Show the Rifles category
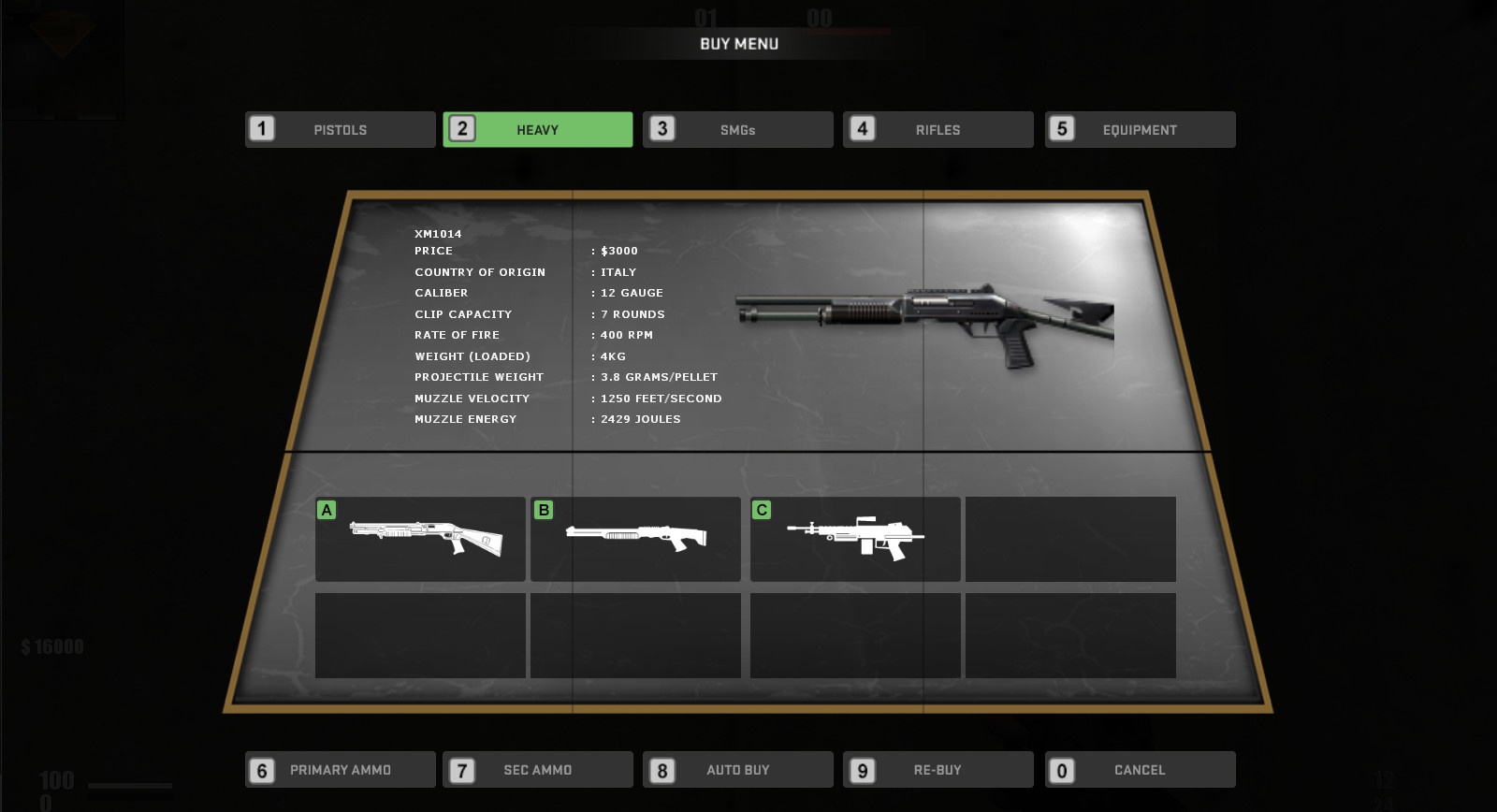The image size is (1497, 812). click(938, 130)
